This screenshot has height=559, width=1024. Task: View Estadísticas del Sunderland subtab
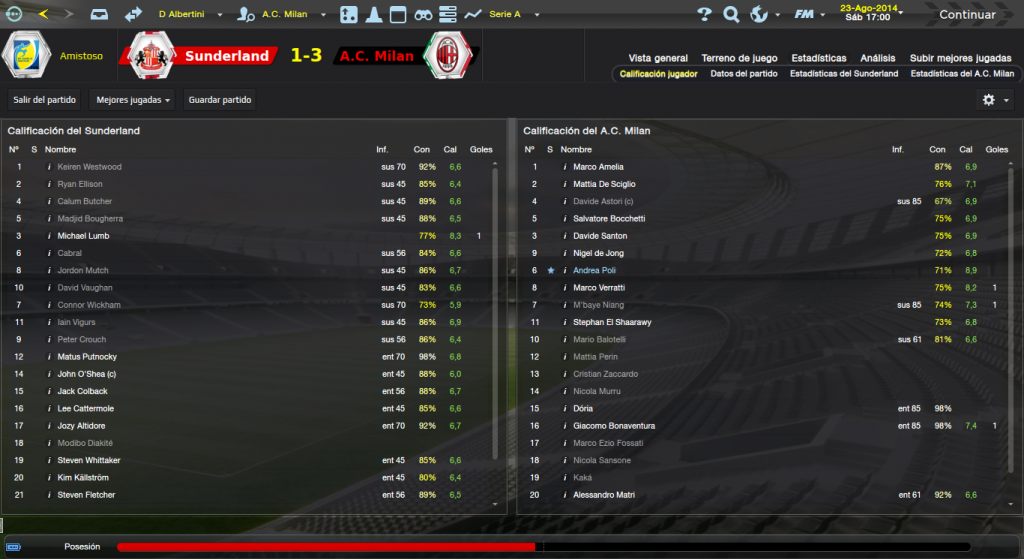[844, 74]
